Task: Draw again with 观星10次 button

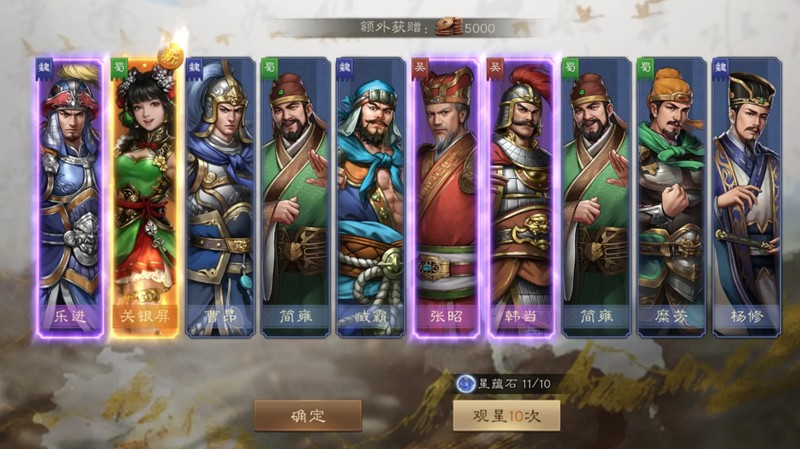Action: click(506, 415)
